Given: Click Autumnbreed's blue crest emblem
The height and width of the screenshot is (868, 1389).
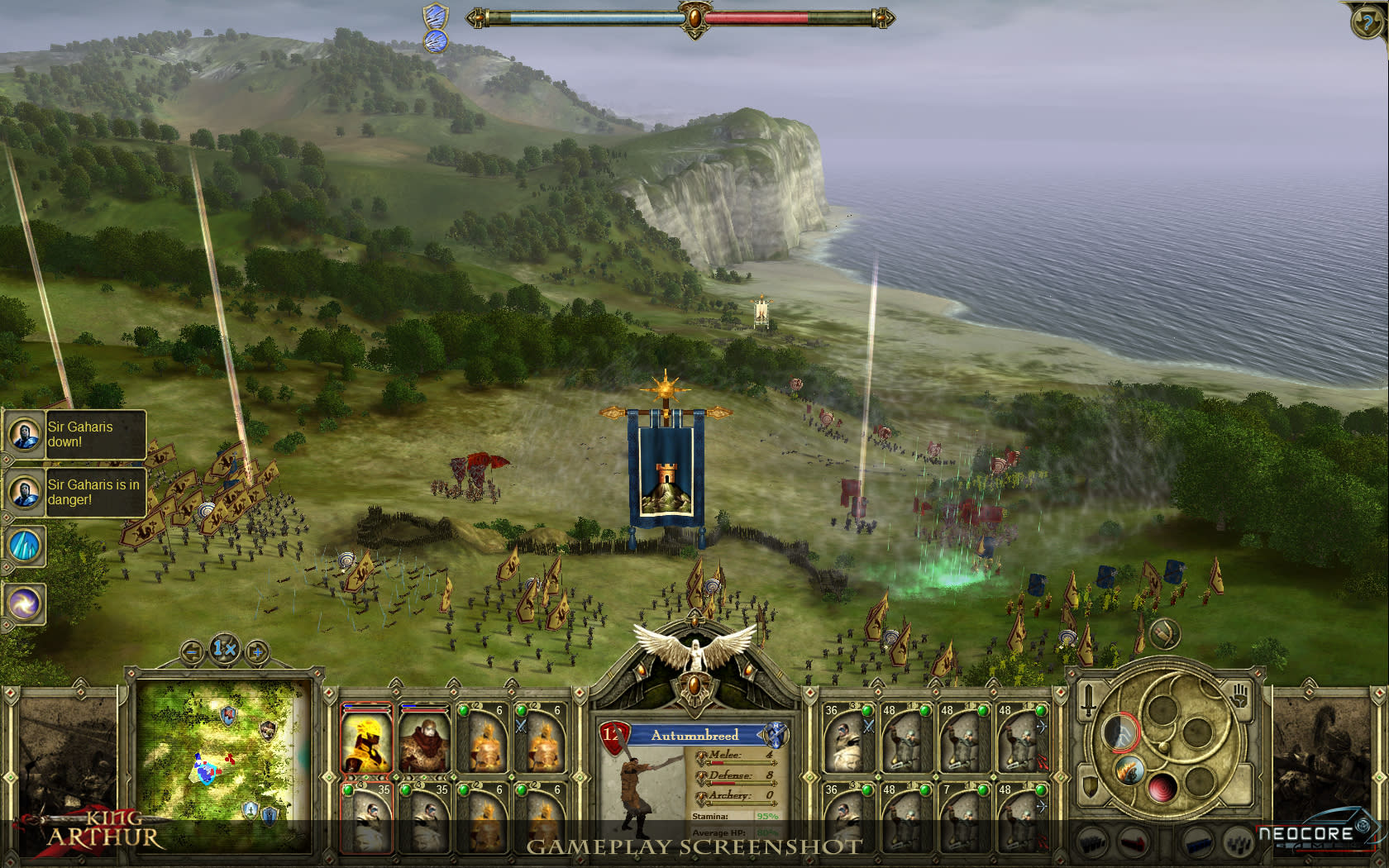Looking at the screenshot, I should click(x=776, y=735).
